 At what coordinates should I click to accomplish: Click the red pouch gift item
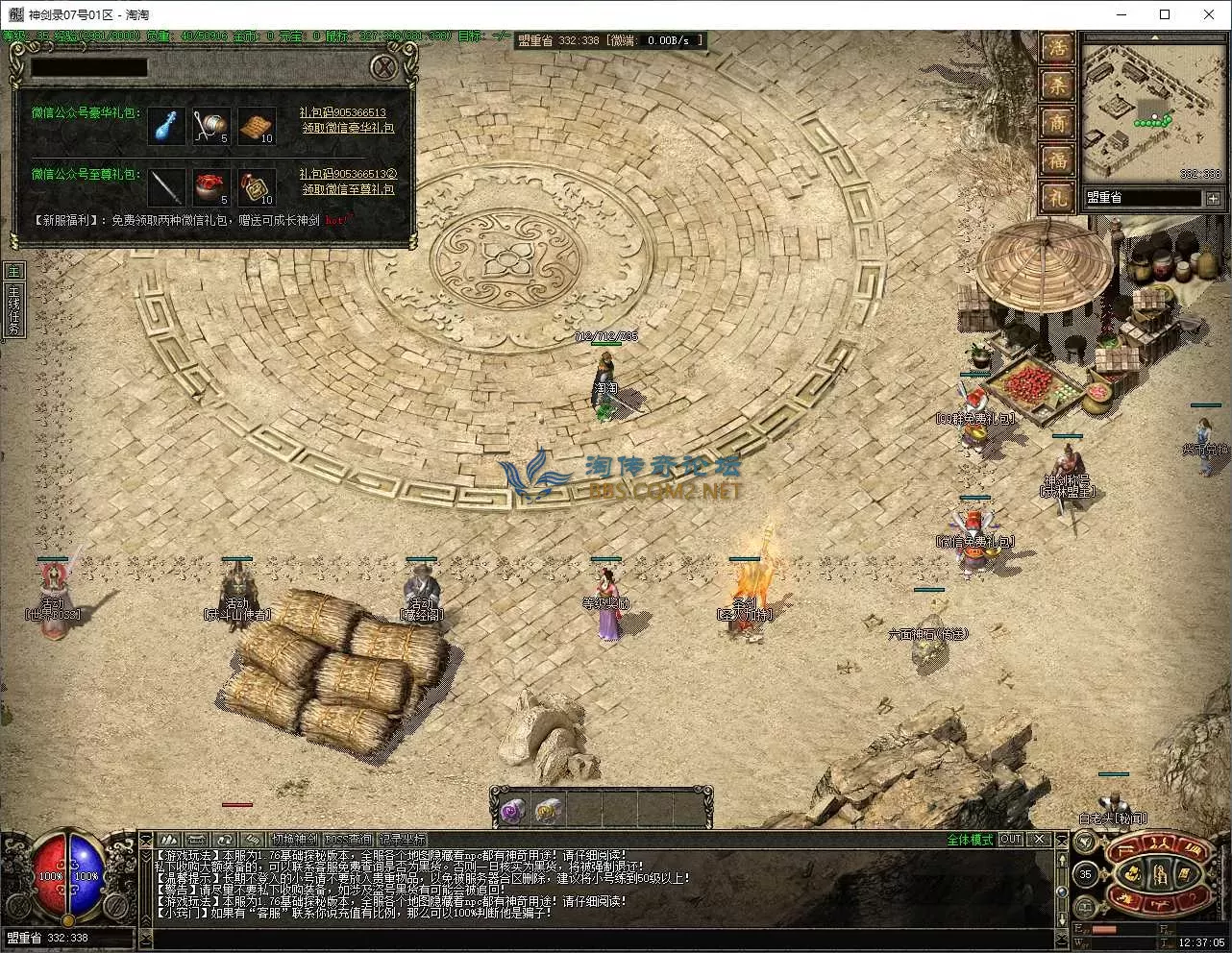coord(212,187)
